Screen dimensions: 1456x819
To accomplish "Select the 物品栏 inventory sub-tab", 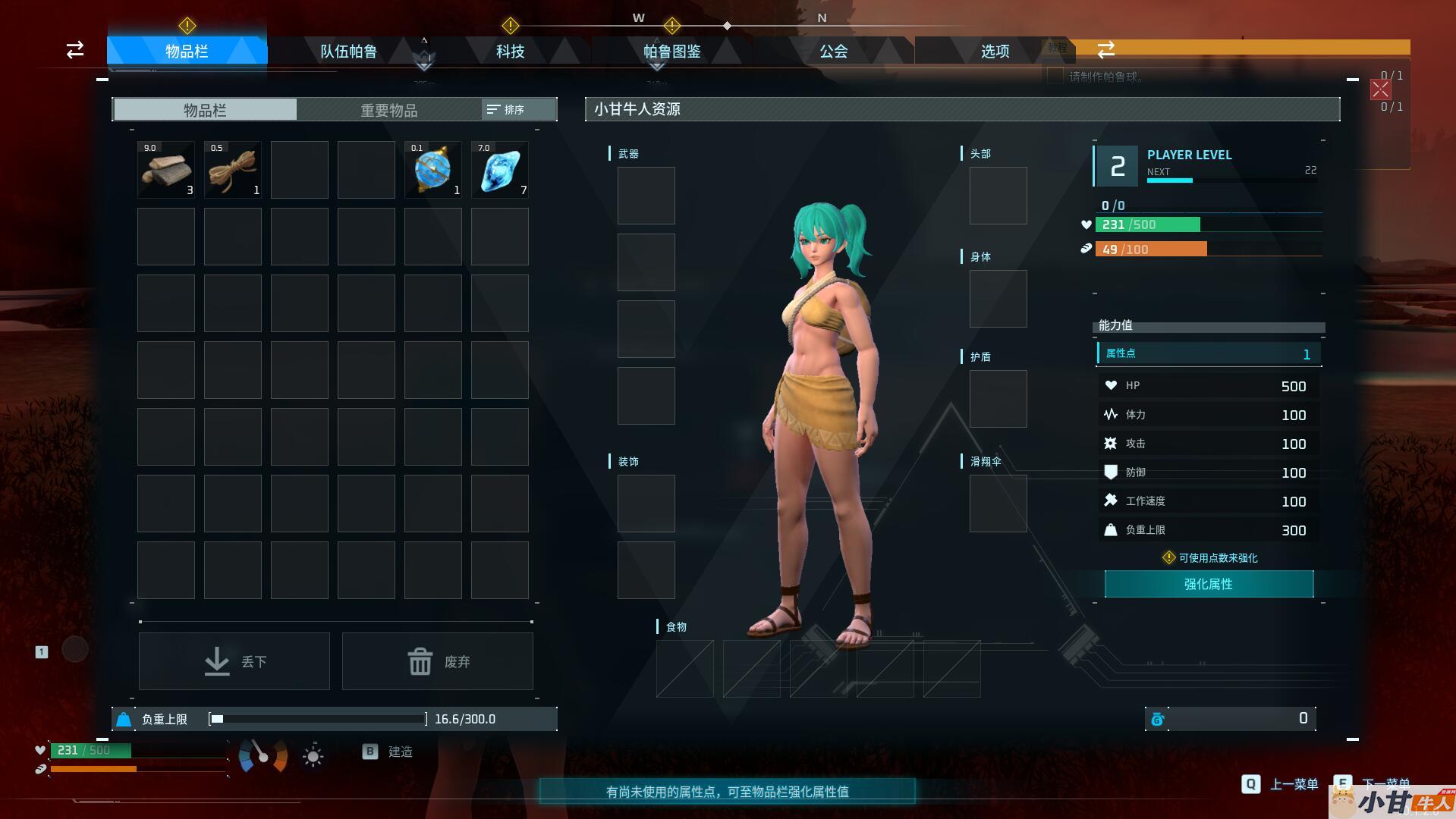I will click(205, 110).
